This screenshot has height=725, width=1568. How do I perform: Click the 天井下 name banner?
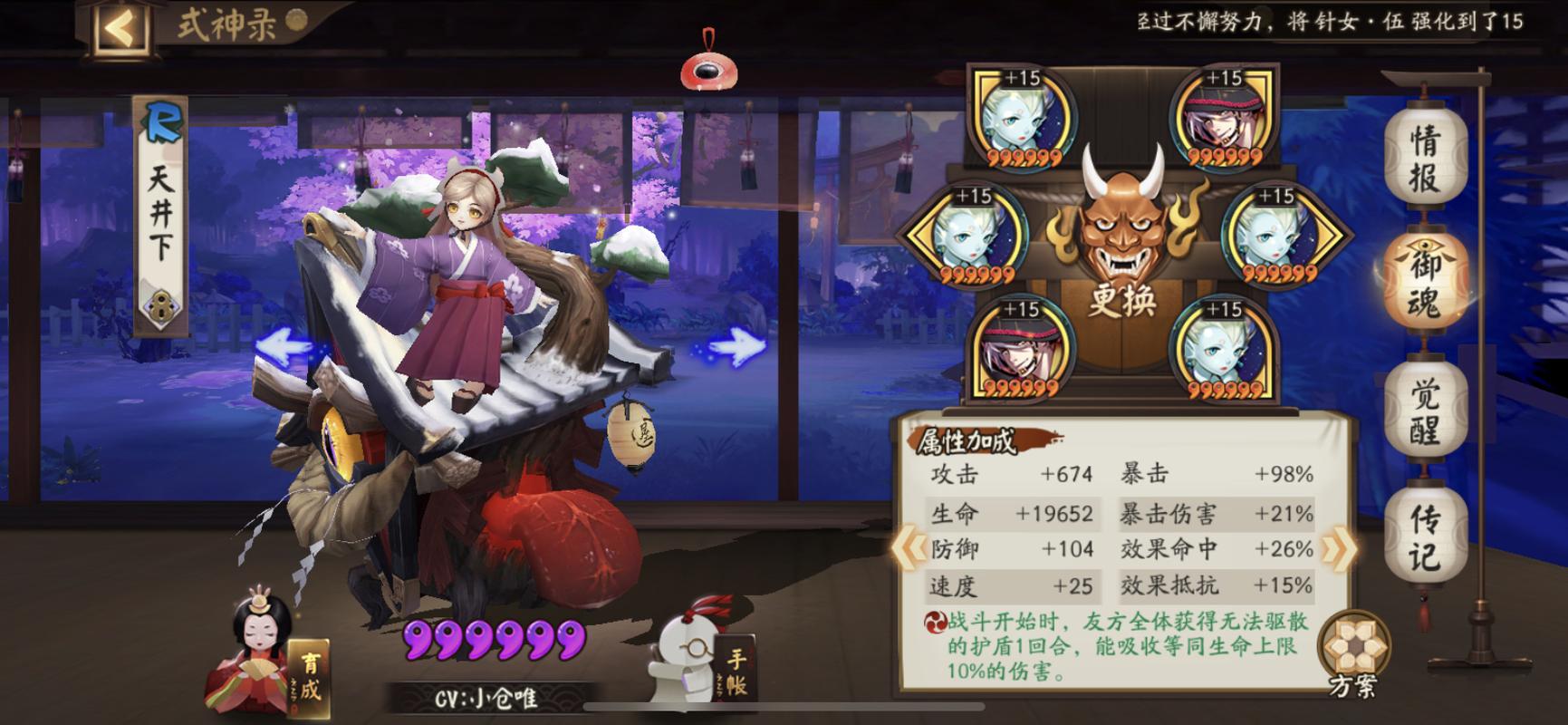[x=159, y=208]
